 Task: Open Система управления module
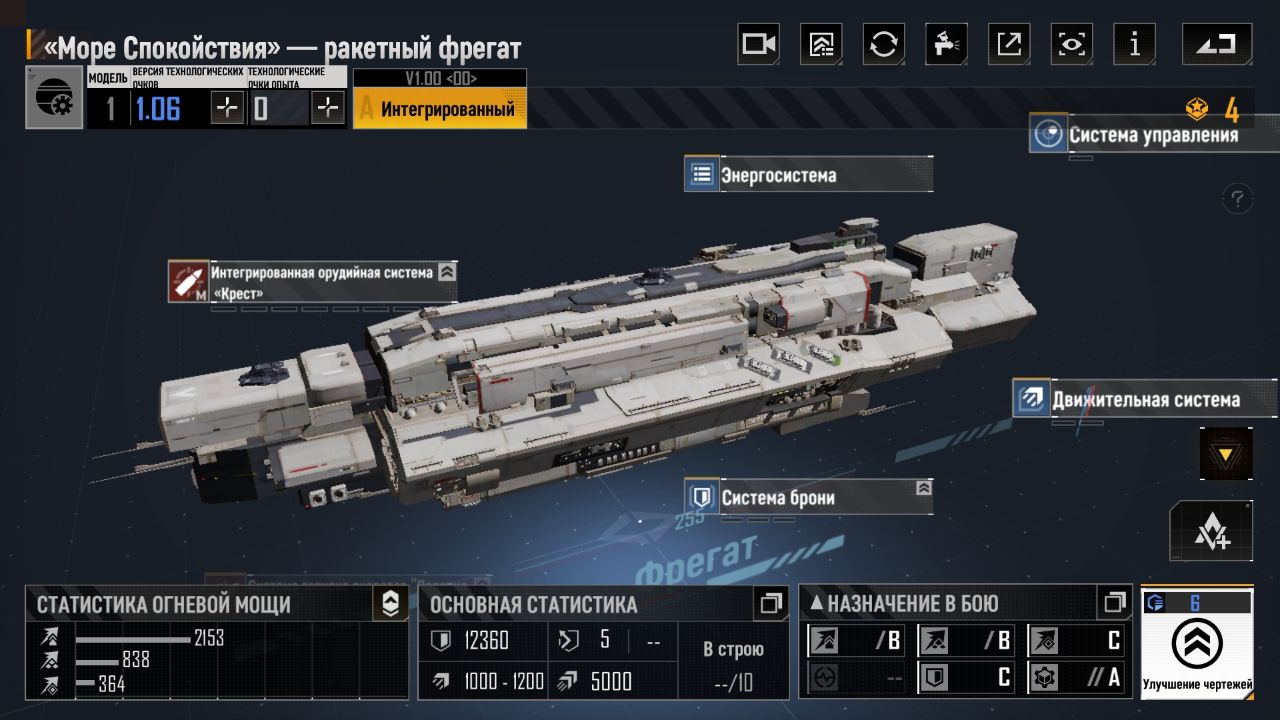pos(1152,135)
